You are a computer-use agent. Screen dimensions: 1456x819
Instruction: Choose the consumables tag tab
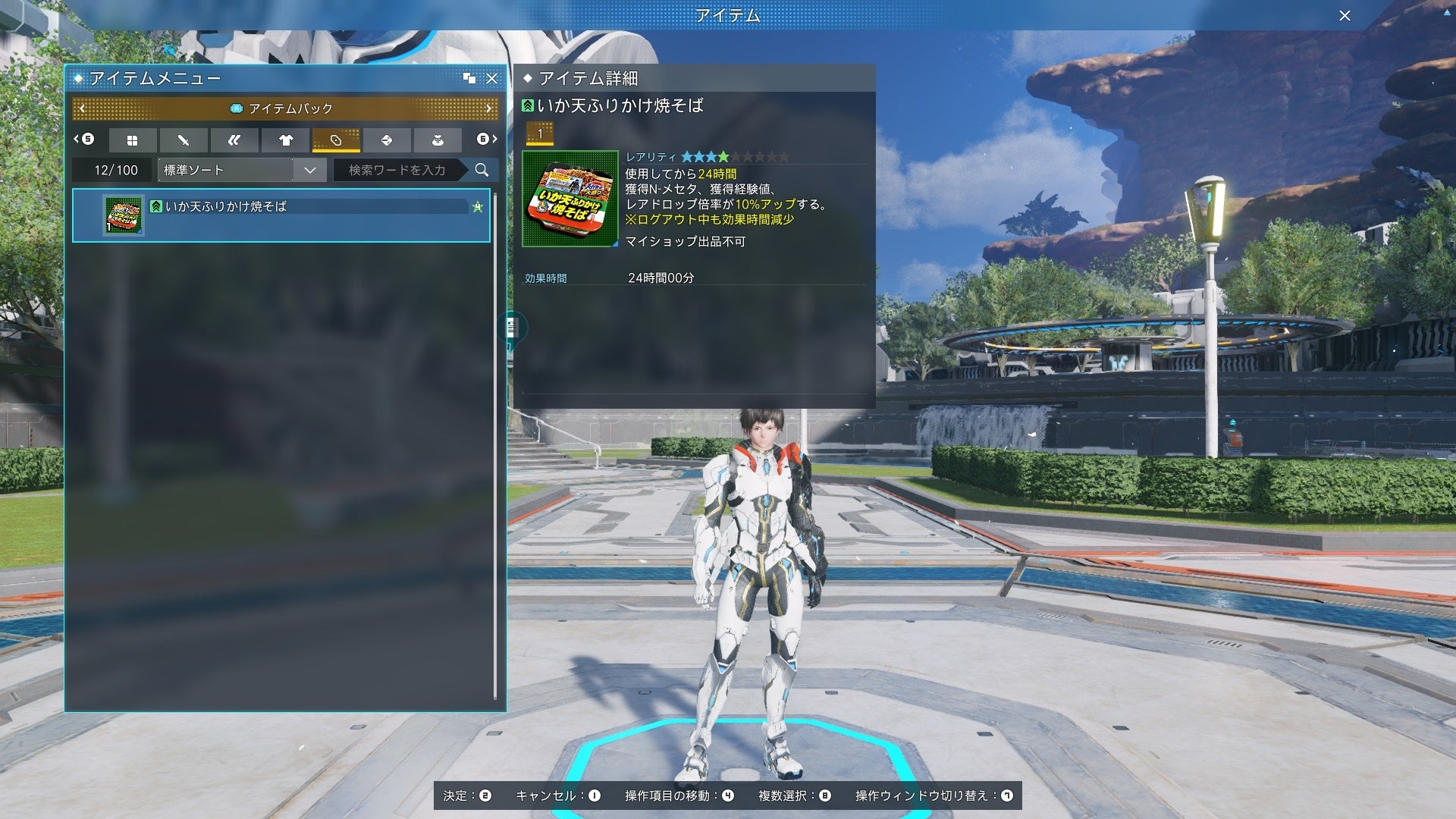point(336,140)
